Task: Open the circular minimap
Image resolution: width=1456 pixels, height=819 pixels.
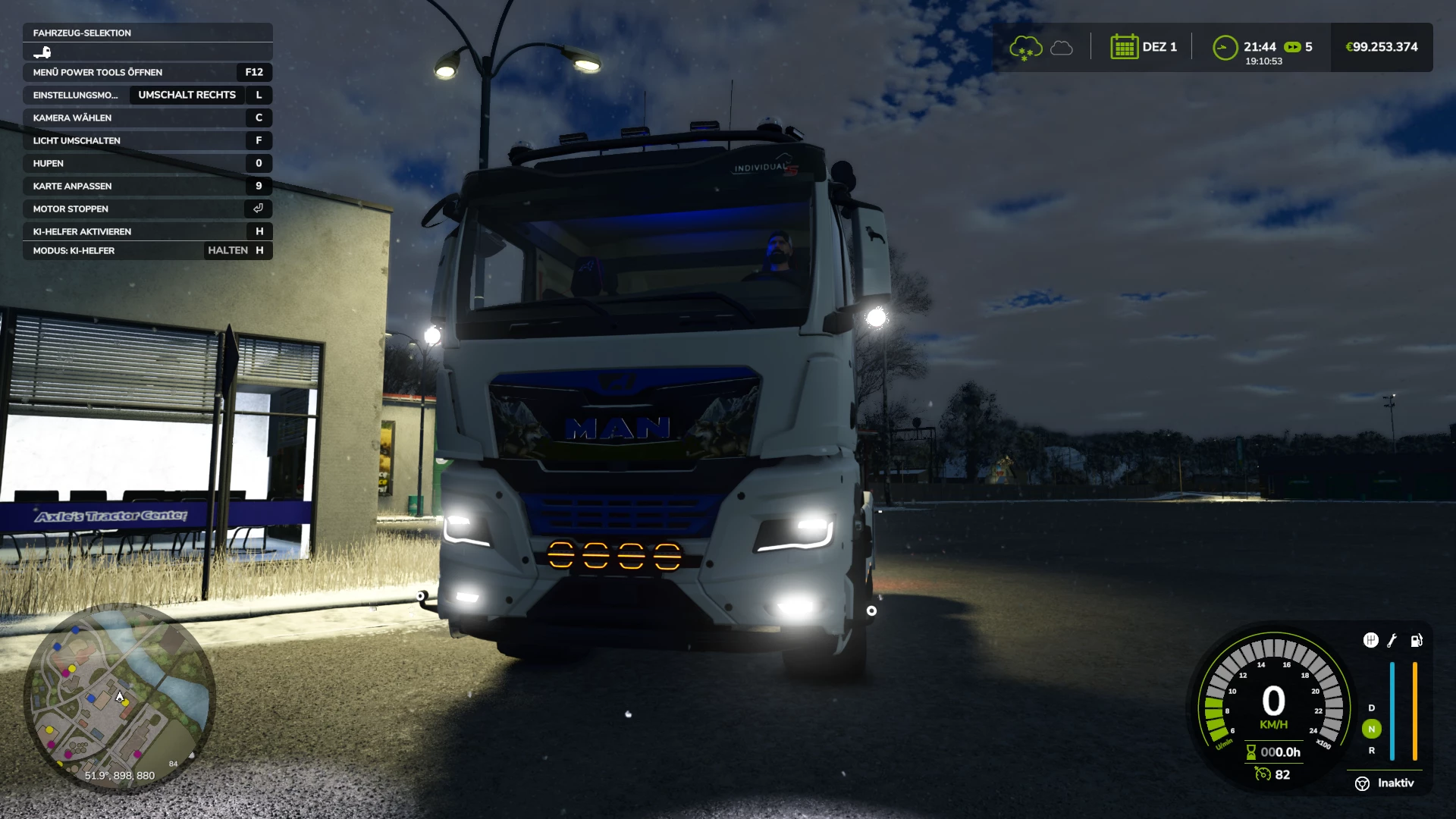Action: (120, 698)
